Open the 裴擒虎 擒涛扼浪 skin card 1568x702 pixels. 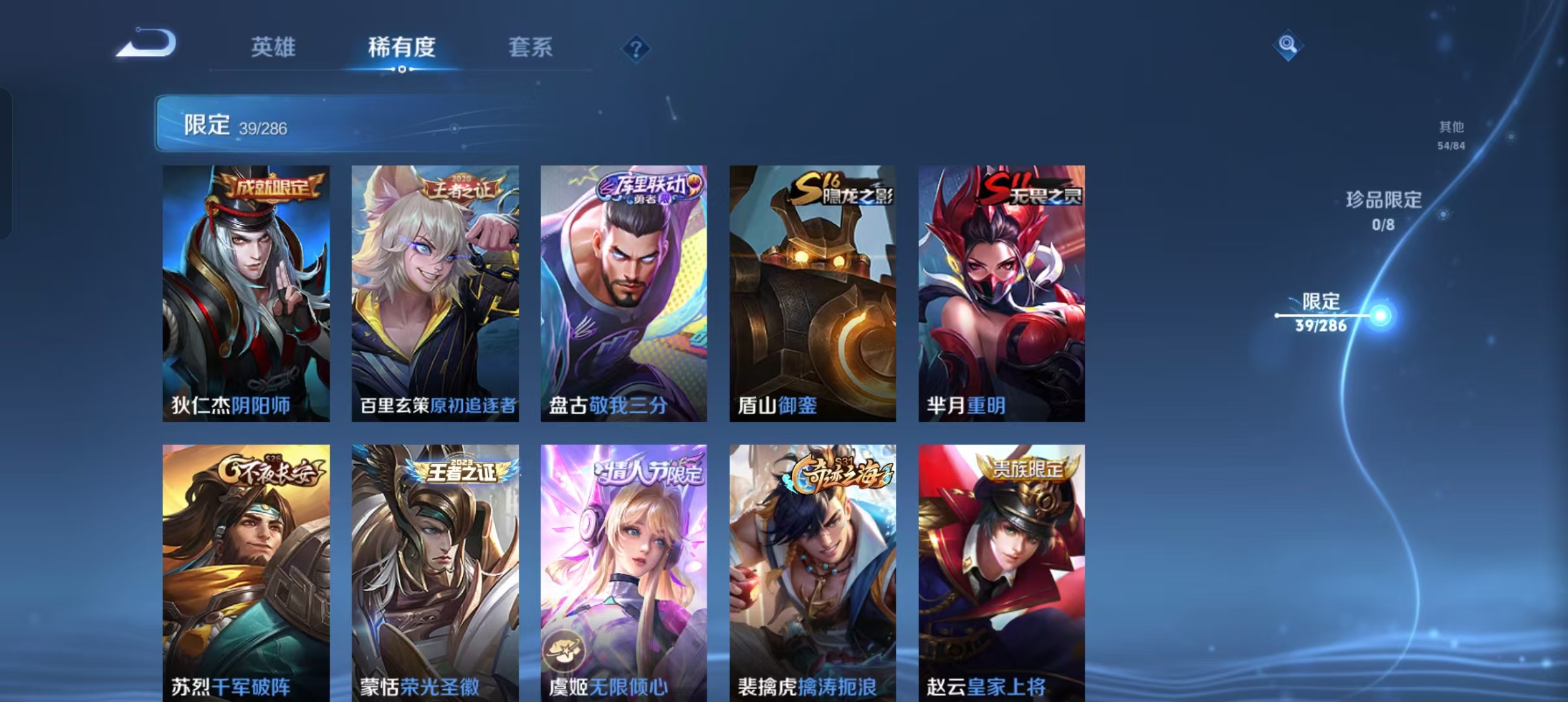[813, 572]
